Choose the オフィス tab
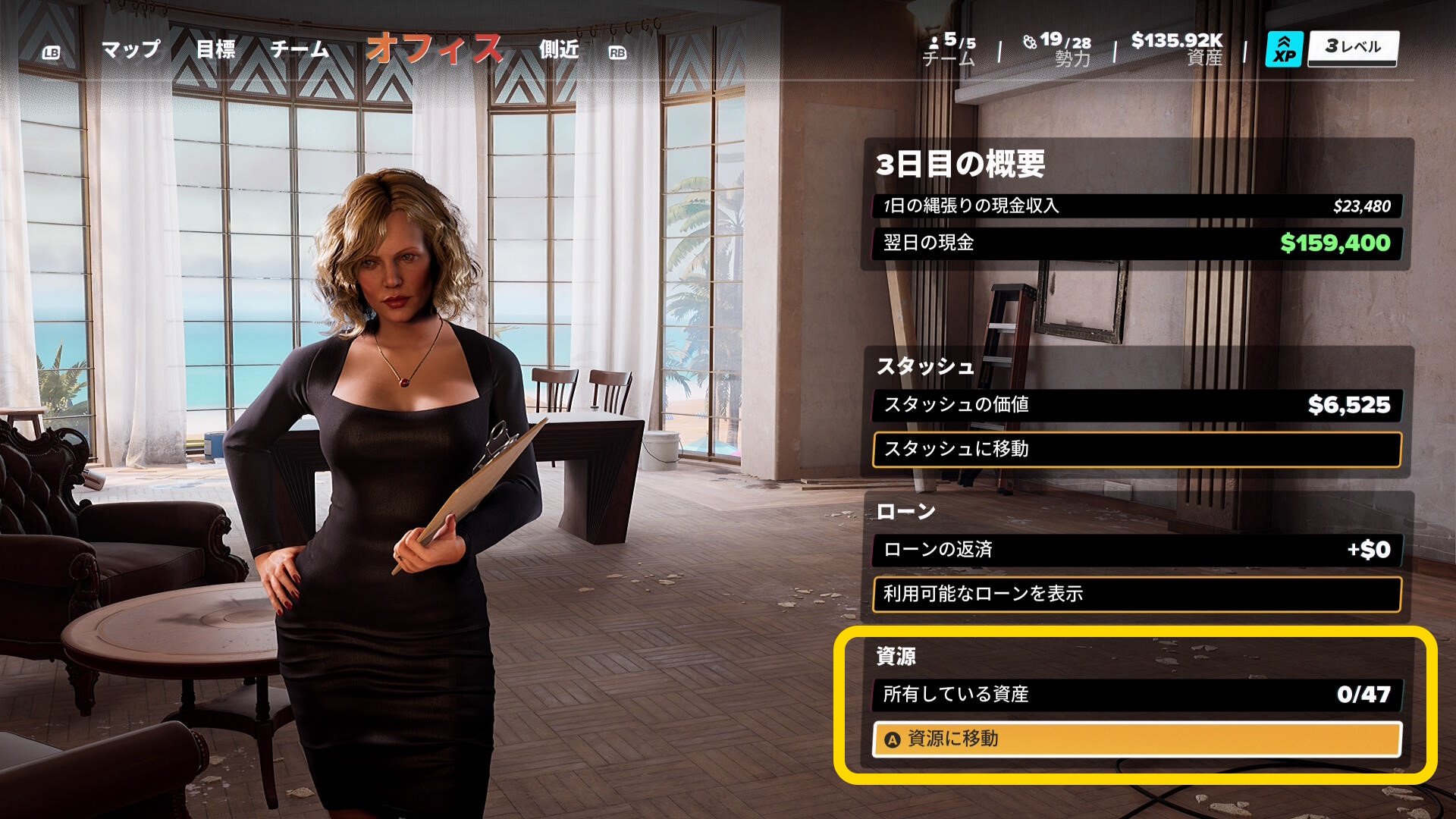Viewport: 1456px width, 819px height. click(x=435, y=49)
